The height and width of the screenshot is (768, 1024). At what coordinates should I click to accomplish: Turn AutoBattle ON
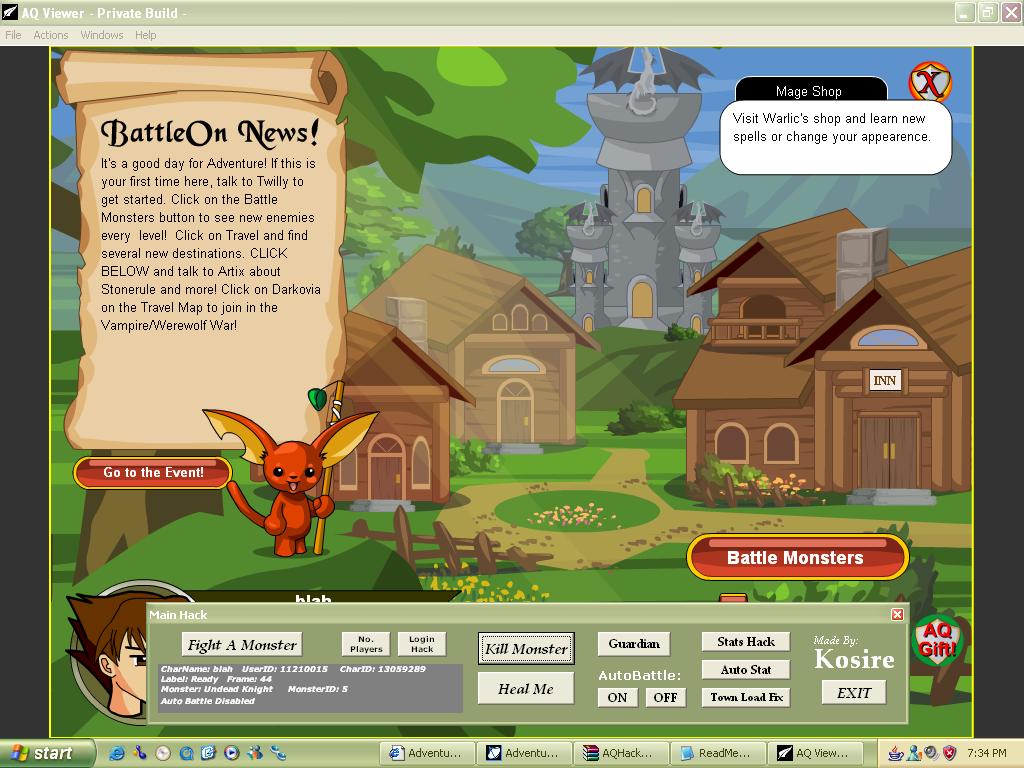click(618, 697)
